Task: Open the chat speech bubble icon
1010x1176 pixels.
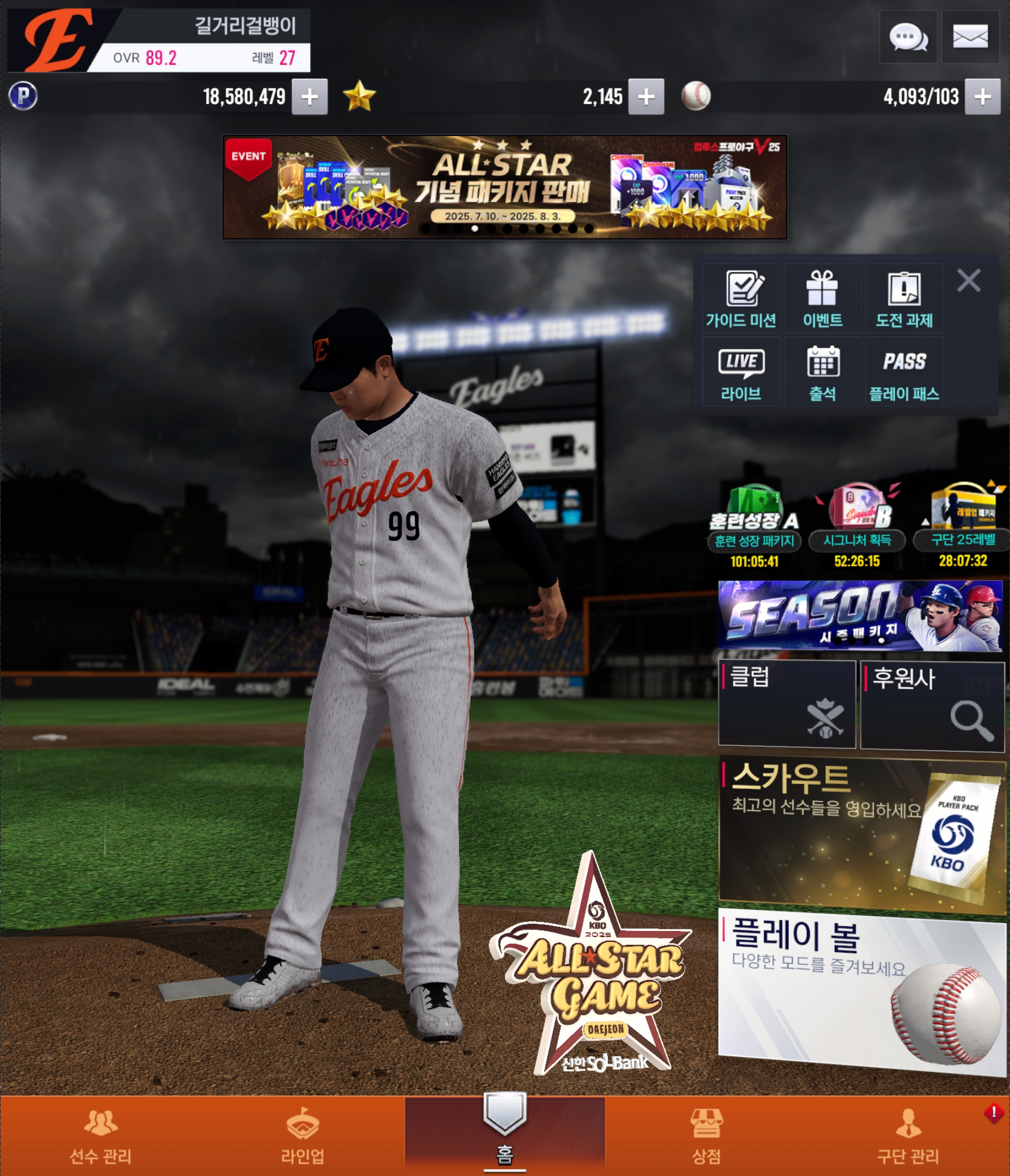Action: pos(908,38)
